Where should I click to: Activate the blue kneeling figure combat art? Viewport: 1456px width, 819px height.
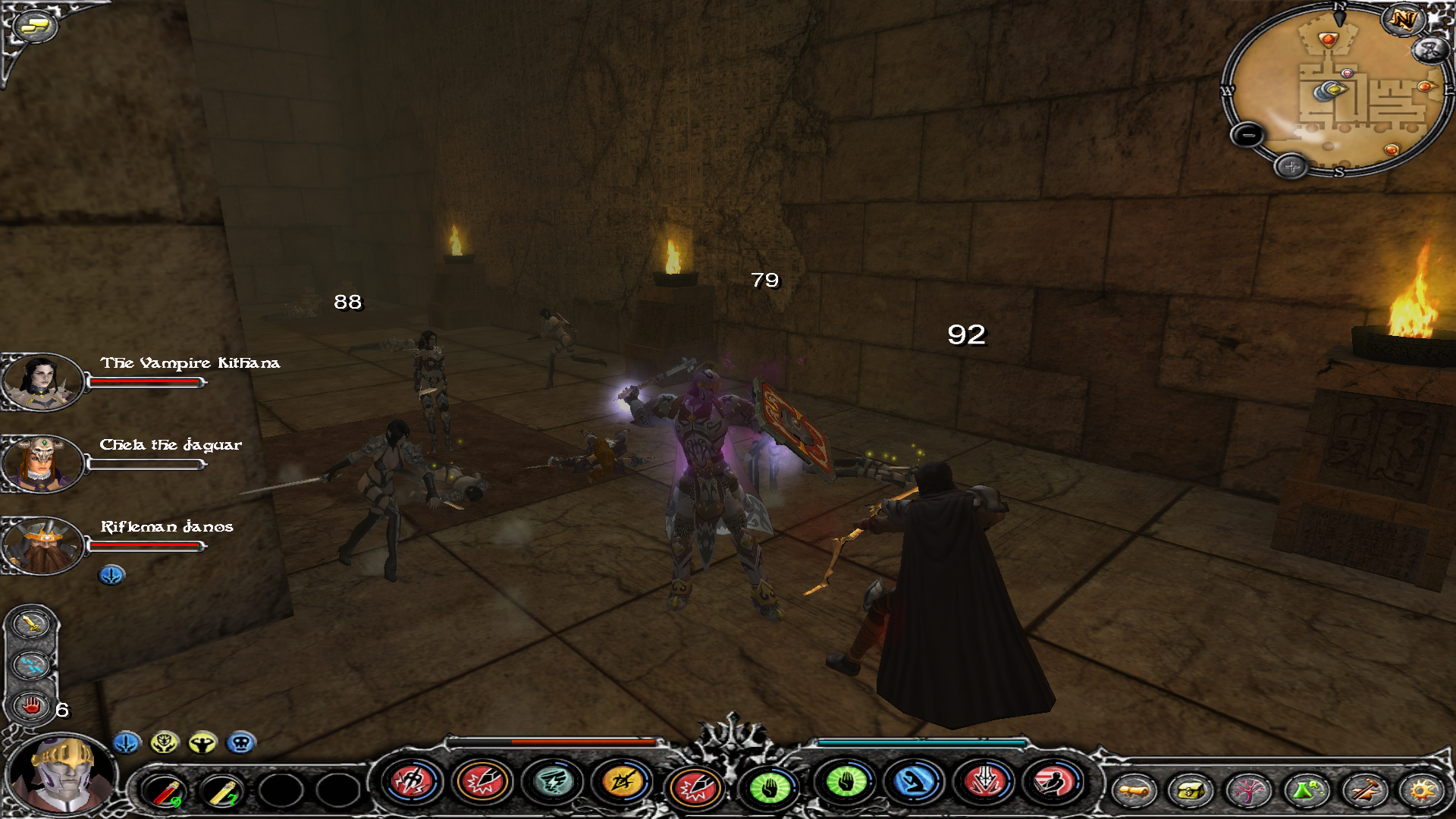pos(914,782)
